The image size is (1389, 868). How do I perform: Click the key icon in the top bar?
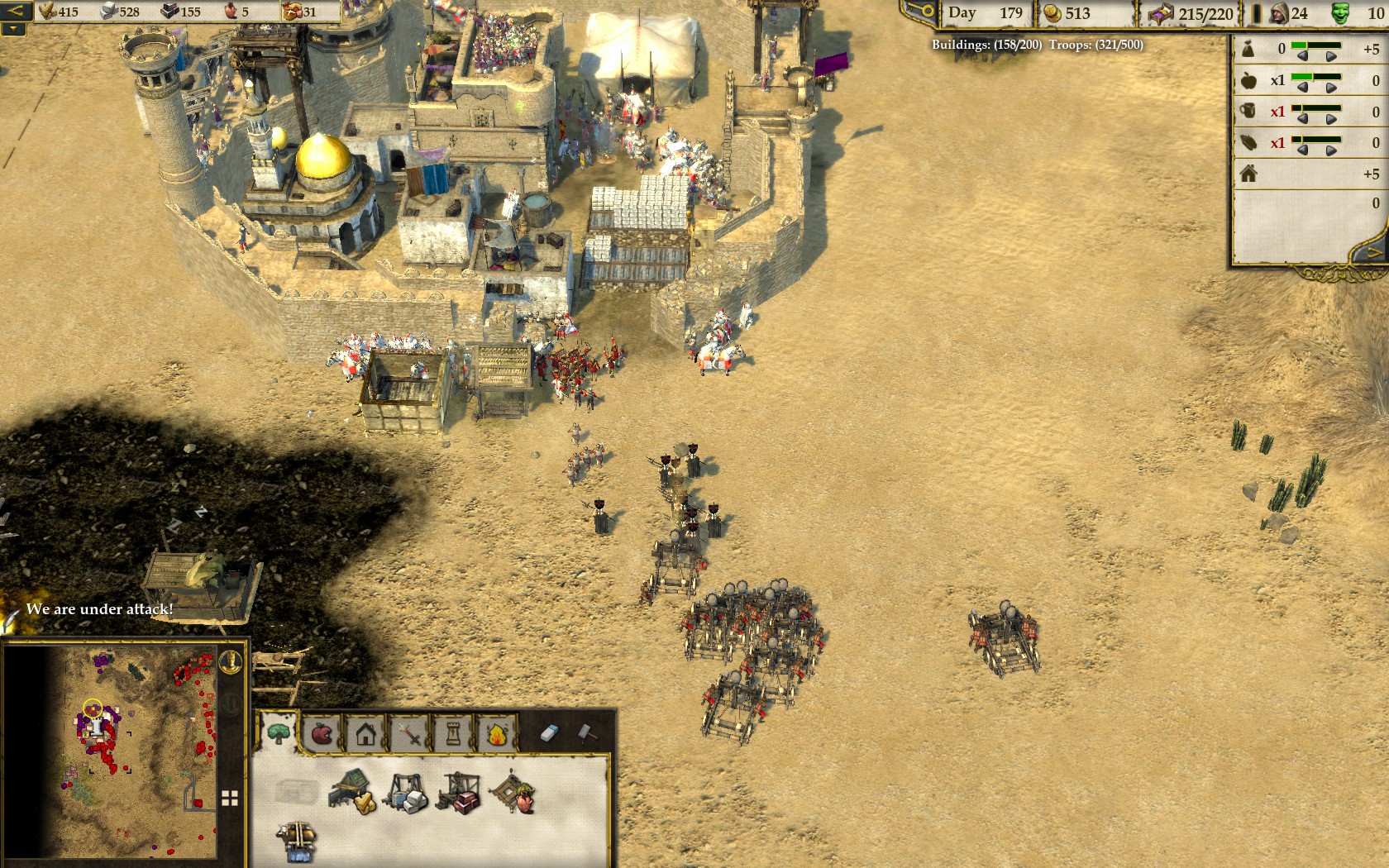[916, 13]
